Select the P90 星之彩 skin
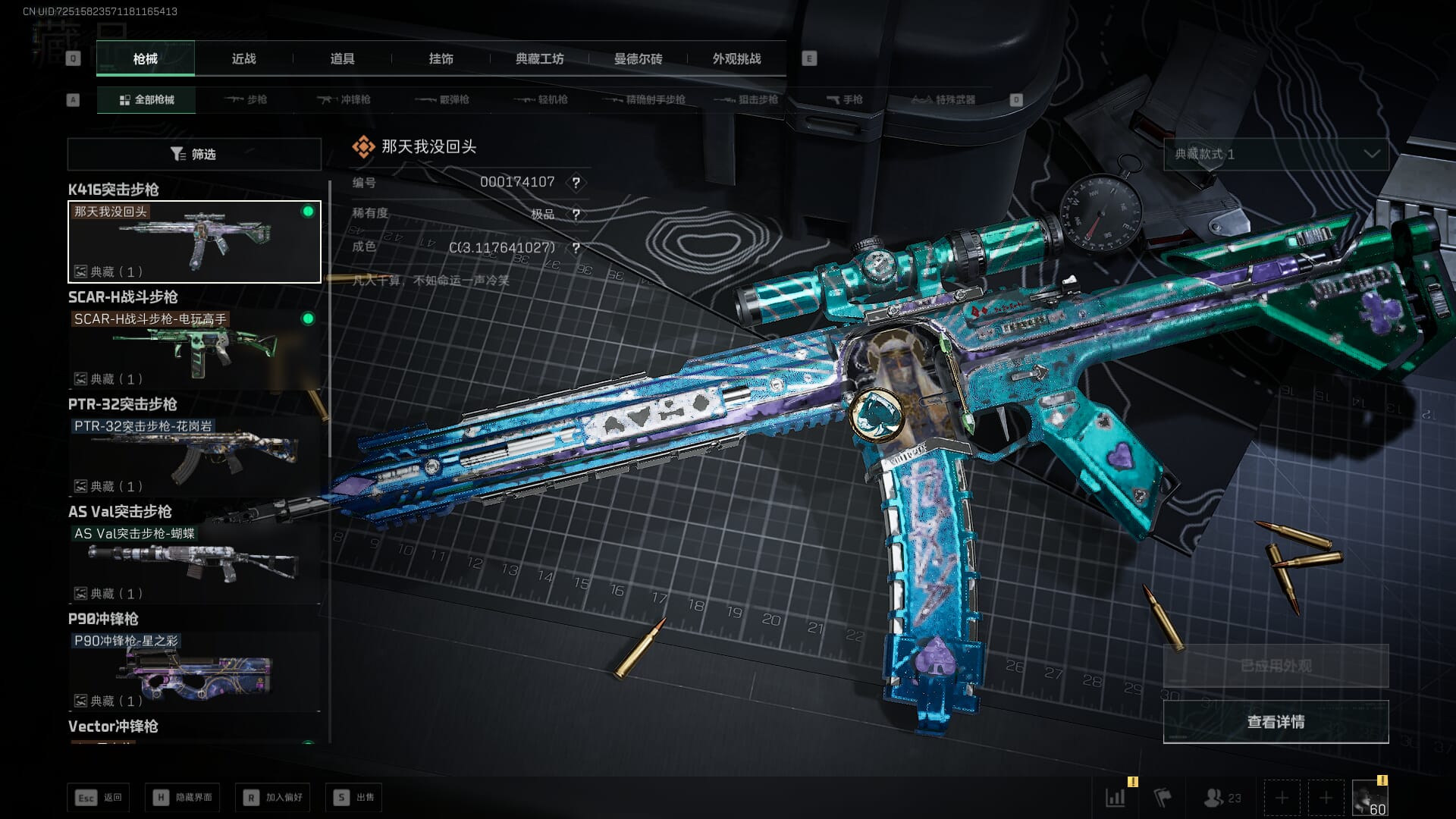Screen dimensions: 1456x819 (194, 670)
